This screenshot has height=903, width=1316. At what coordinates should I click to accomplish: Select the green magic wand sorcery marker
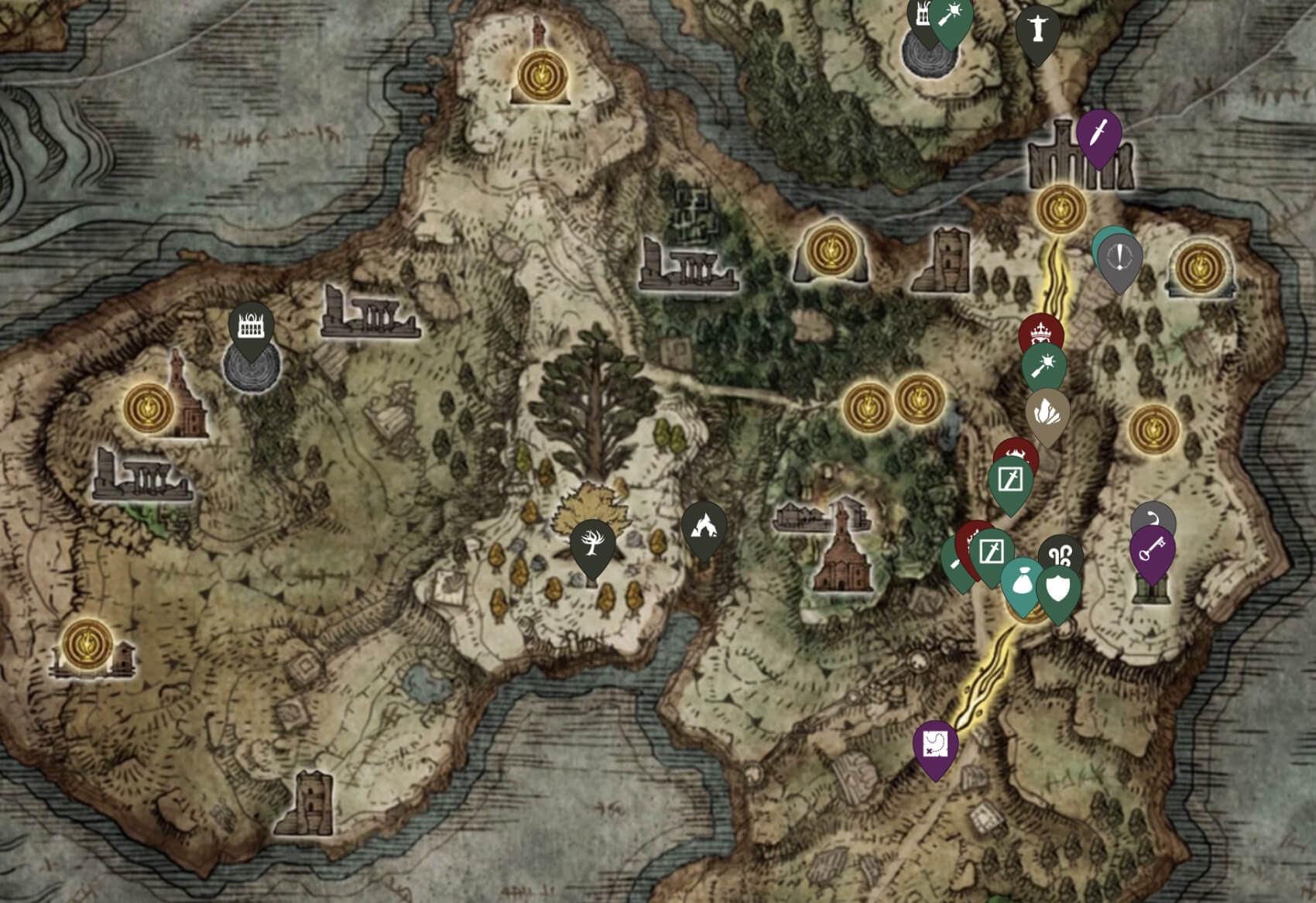pyautogui.click(x=1044, y=366)
